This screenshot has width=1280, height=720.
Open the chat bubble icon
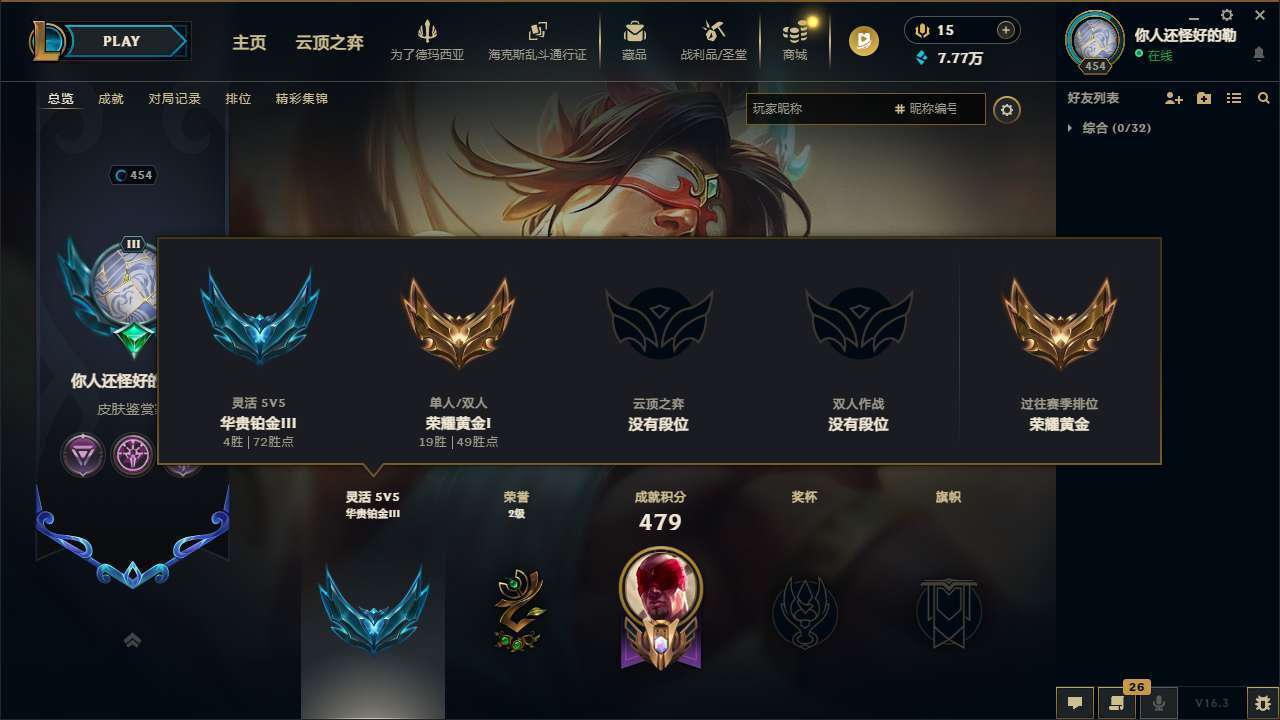(x=1074, y=703)
